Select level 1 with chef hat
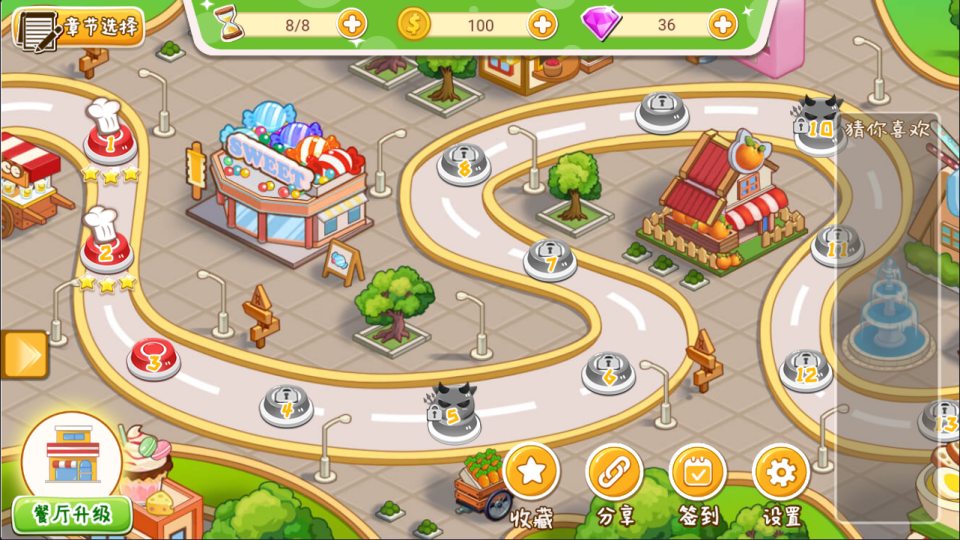 109,143
